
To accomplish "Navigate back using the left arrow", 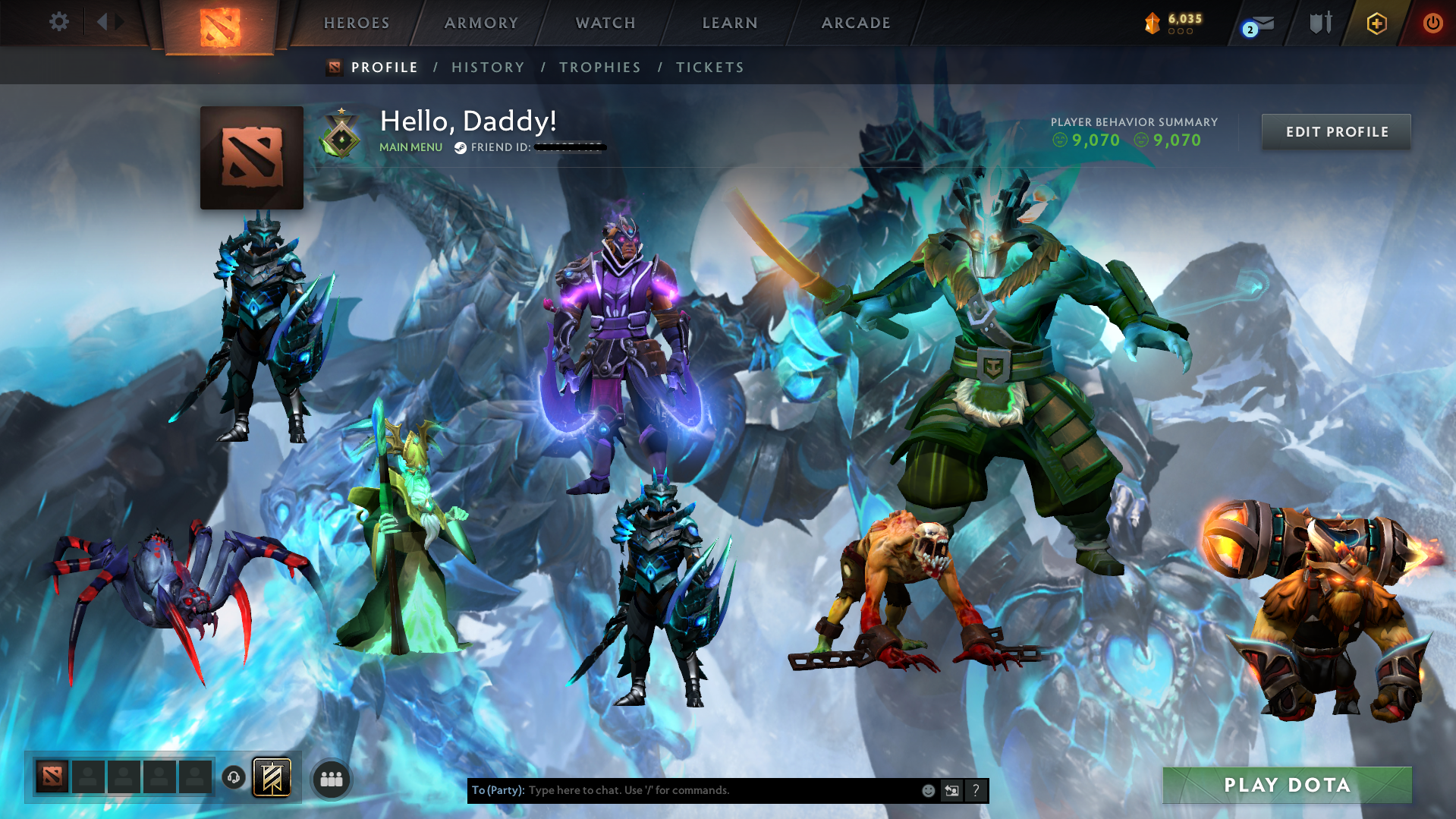I will point(103,22).
